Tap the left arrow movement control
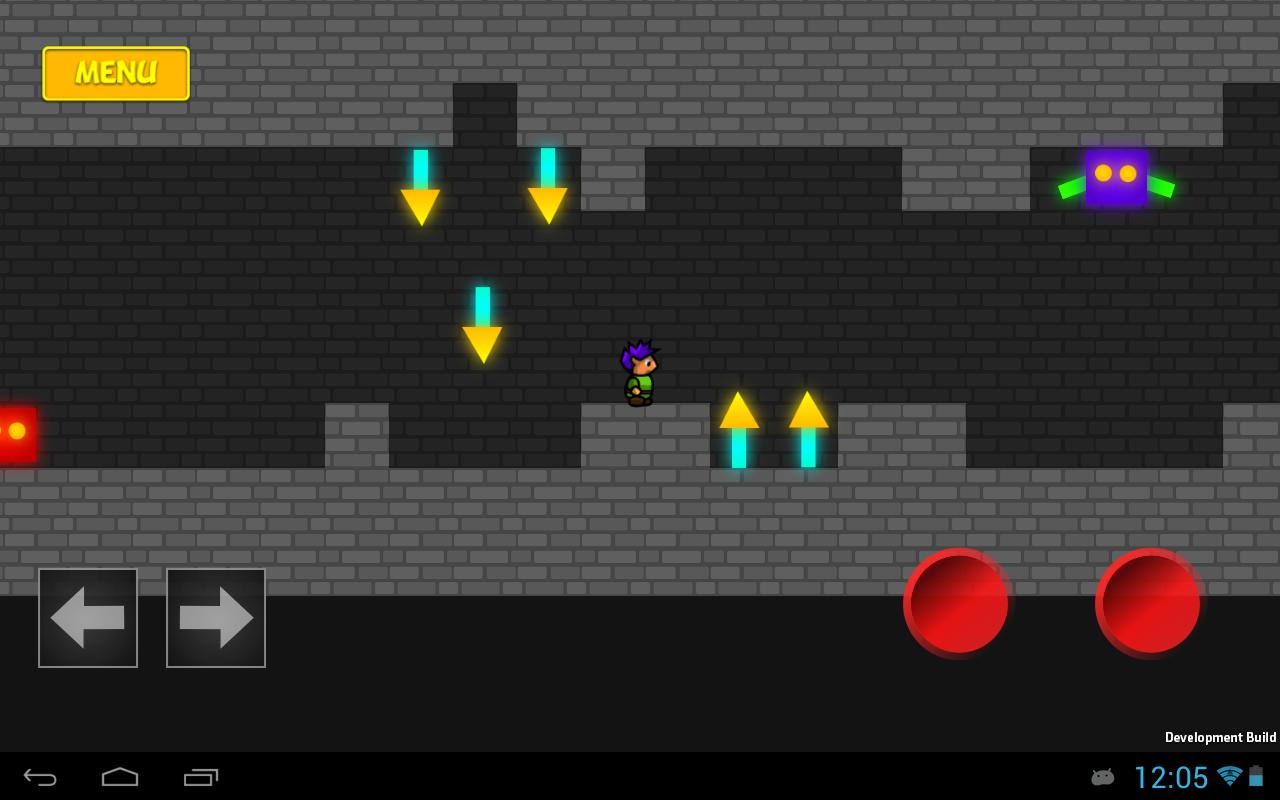This screenshot has height=800, width=1280. point(88,617)
